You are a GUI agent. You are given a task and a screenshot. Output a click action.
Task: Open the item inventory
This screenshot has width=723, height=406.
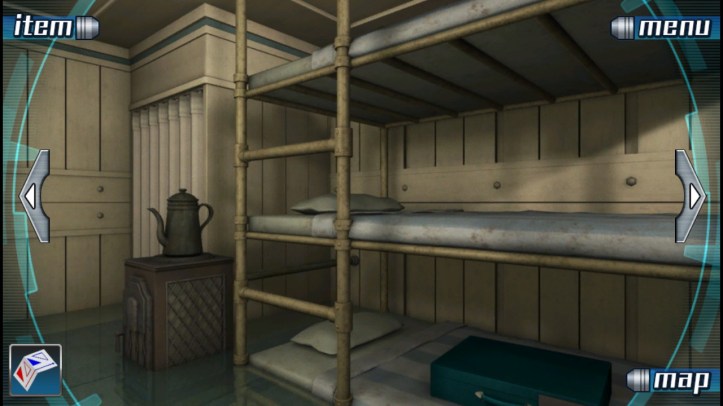[48, 26]
